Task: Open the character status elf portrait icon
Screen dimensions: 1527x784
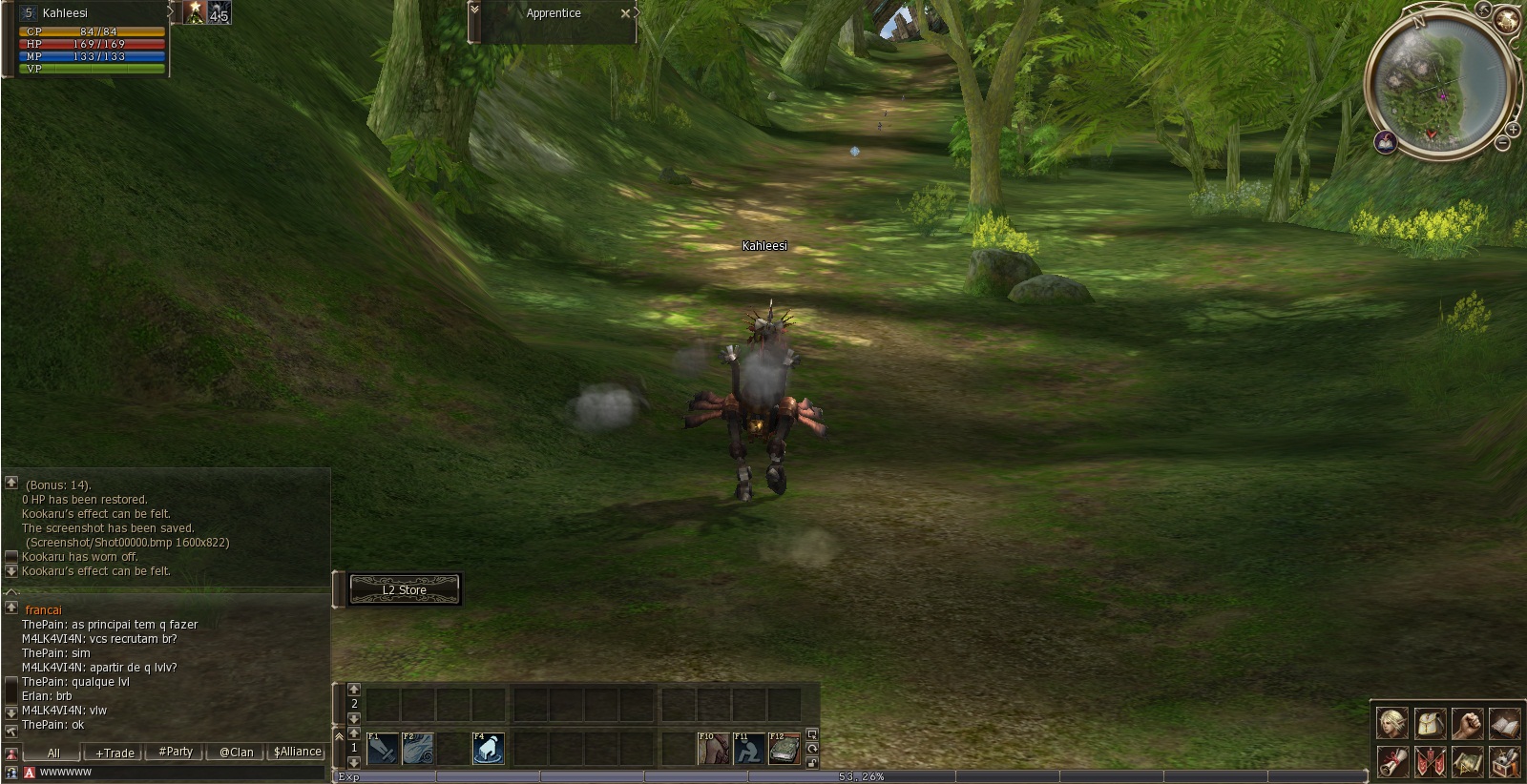Action: pyautogui.click(x=1391, y=723)
